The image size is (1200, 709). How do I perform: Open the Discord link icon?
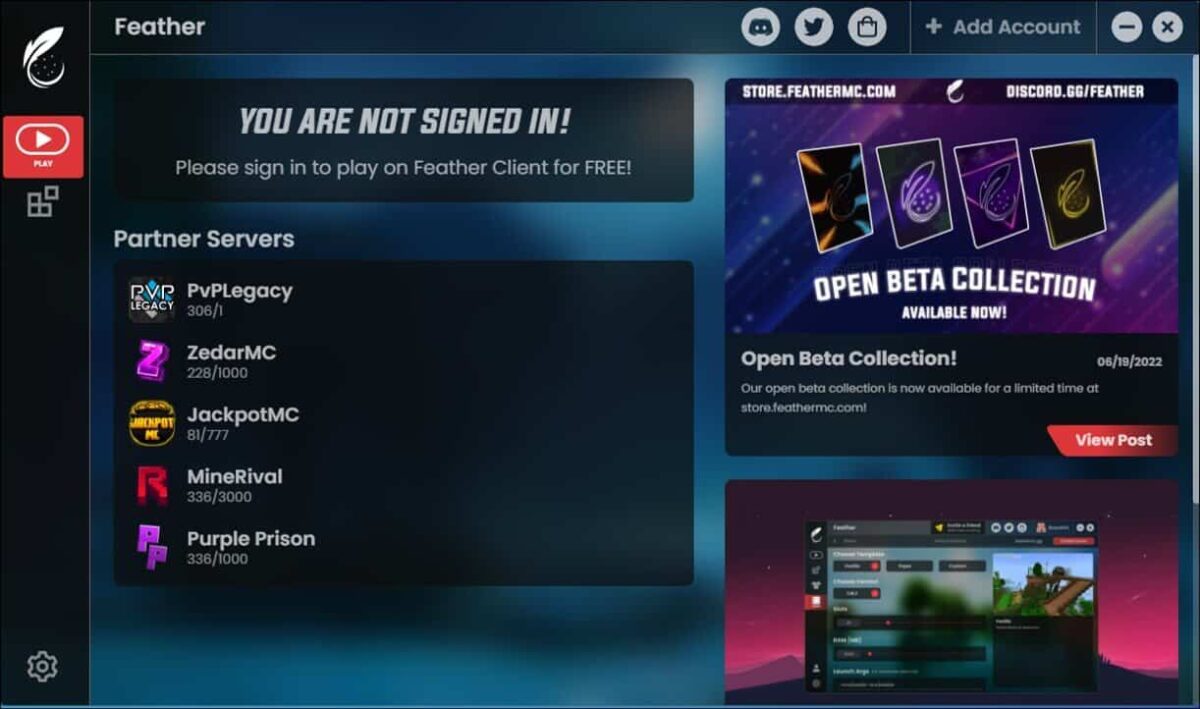(x=761, y=27)
